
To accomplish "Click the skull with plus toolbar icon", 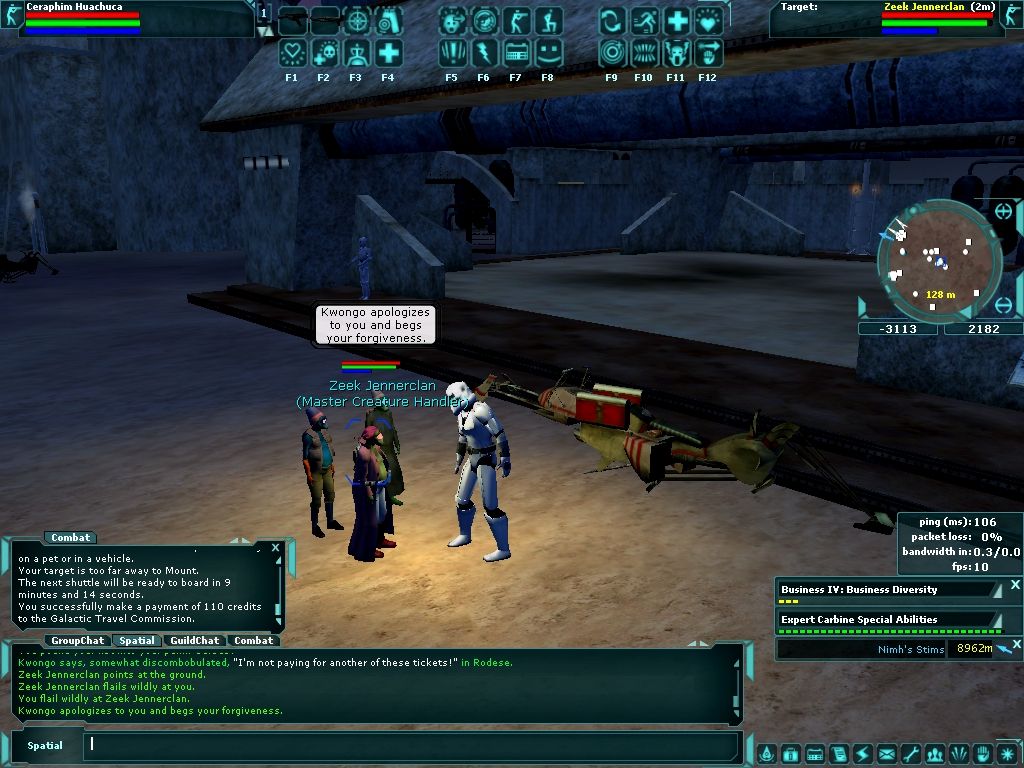I will coord(325,53).
